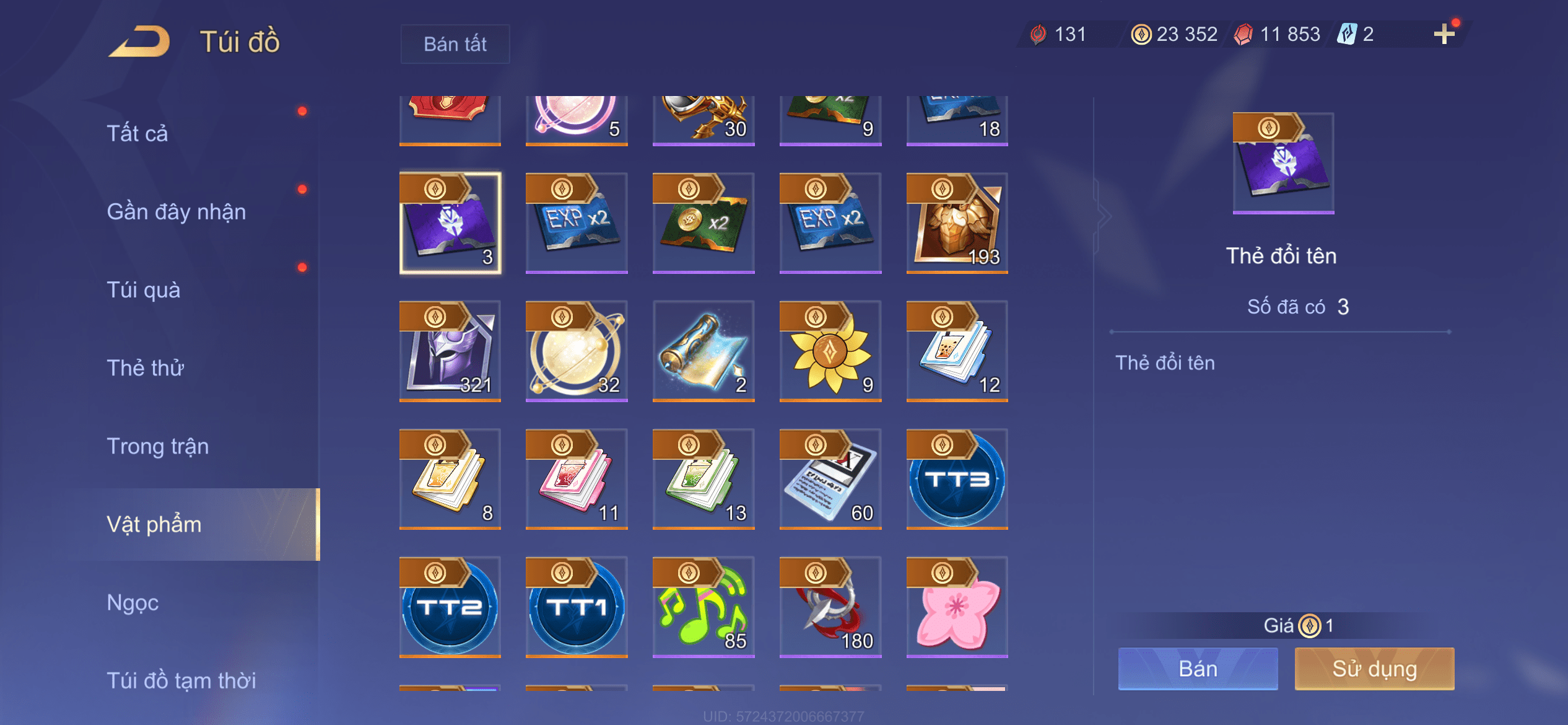Click the Bán tất button
This screenshot has width=1568, height=725.
pyautogui.click(x=455, y=44)
